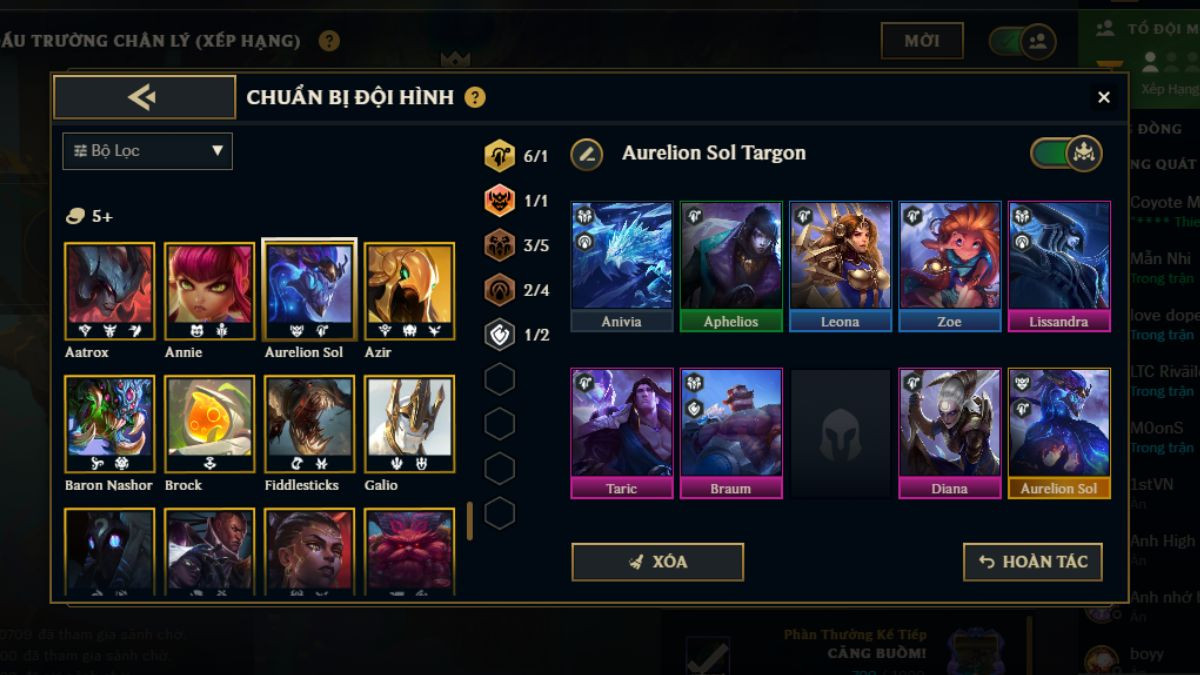Pick Annie in the champion list

tap(209, 290)
